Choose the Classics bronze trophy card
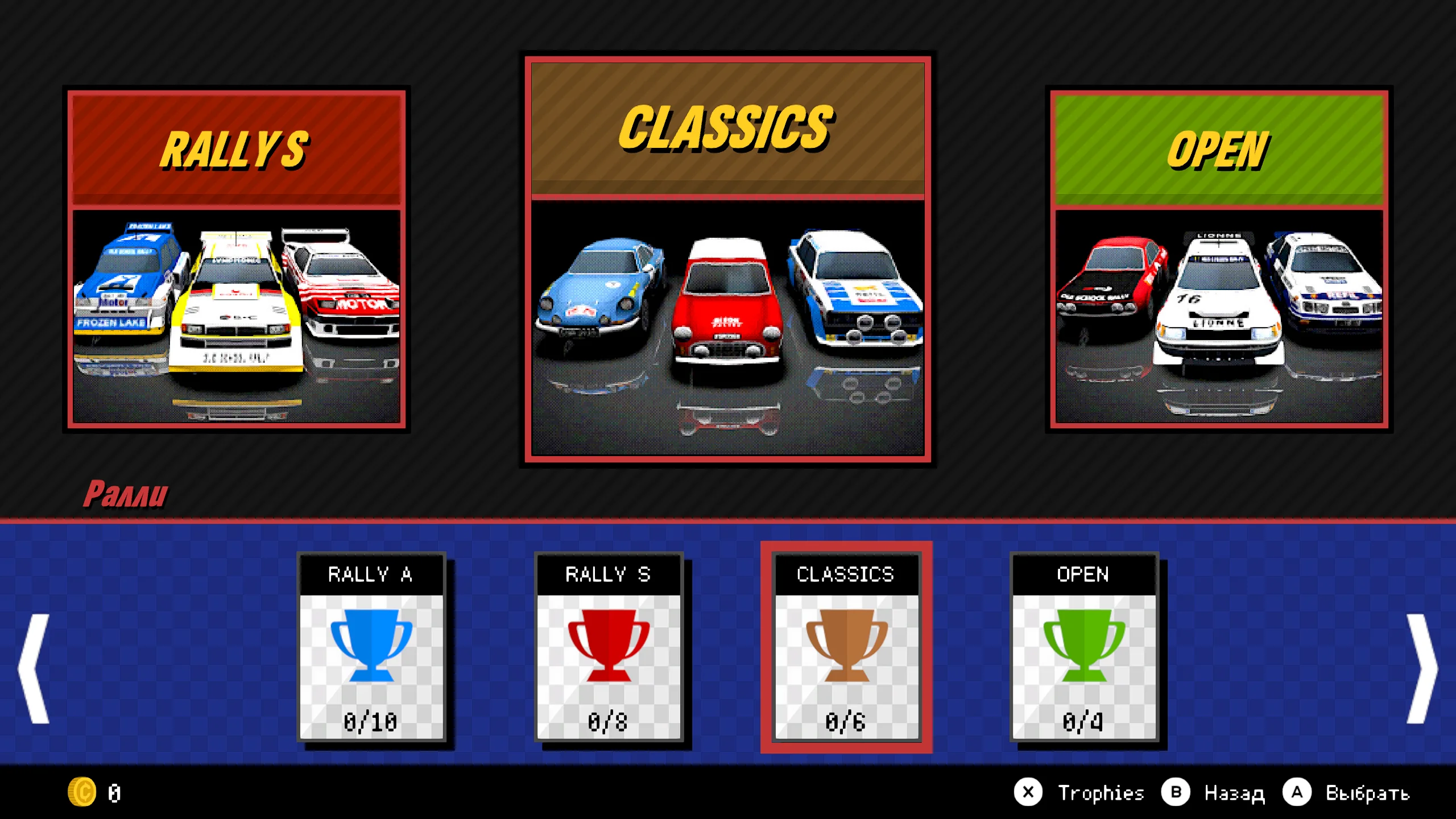This screenshot has width=1456, height=819. click(x=846, y=647)
